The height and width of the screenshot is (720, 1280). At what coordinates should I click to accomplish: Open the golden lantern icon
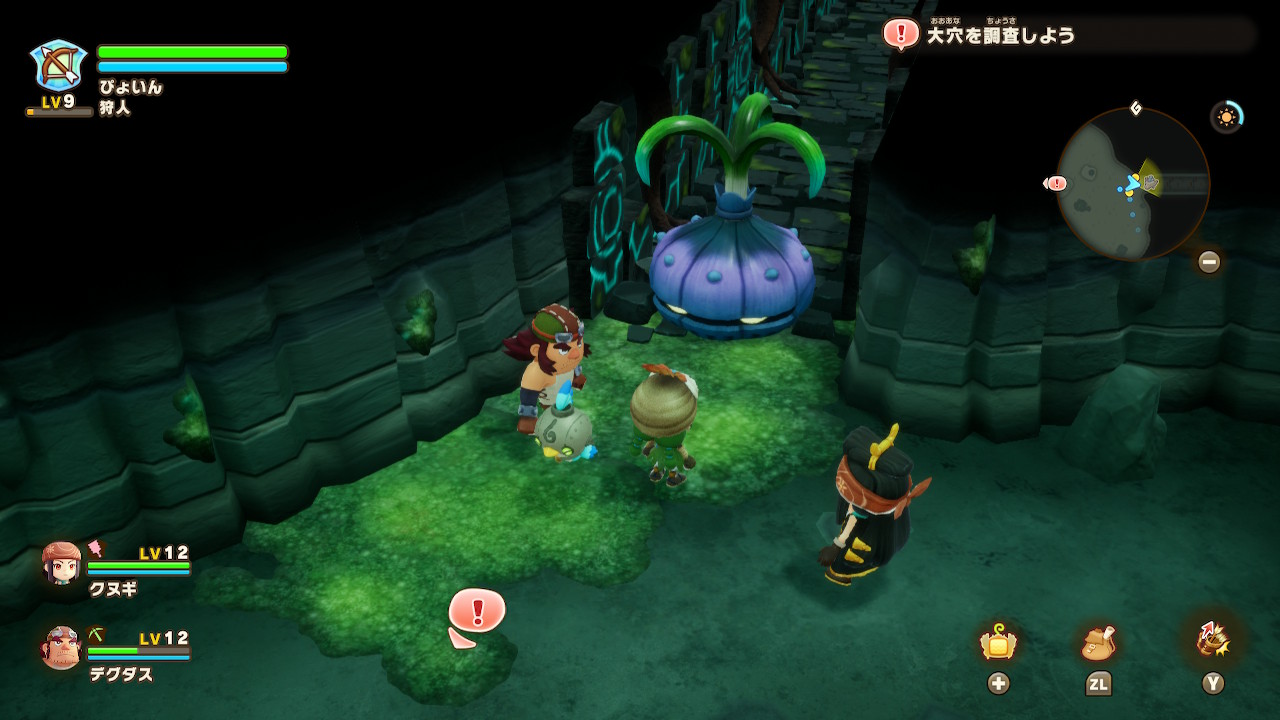click(x=998, y=643)
